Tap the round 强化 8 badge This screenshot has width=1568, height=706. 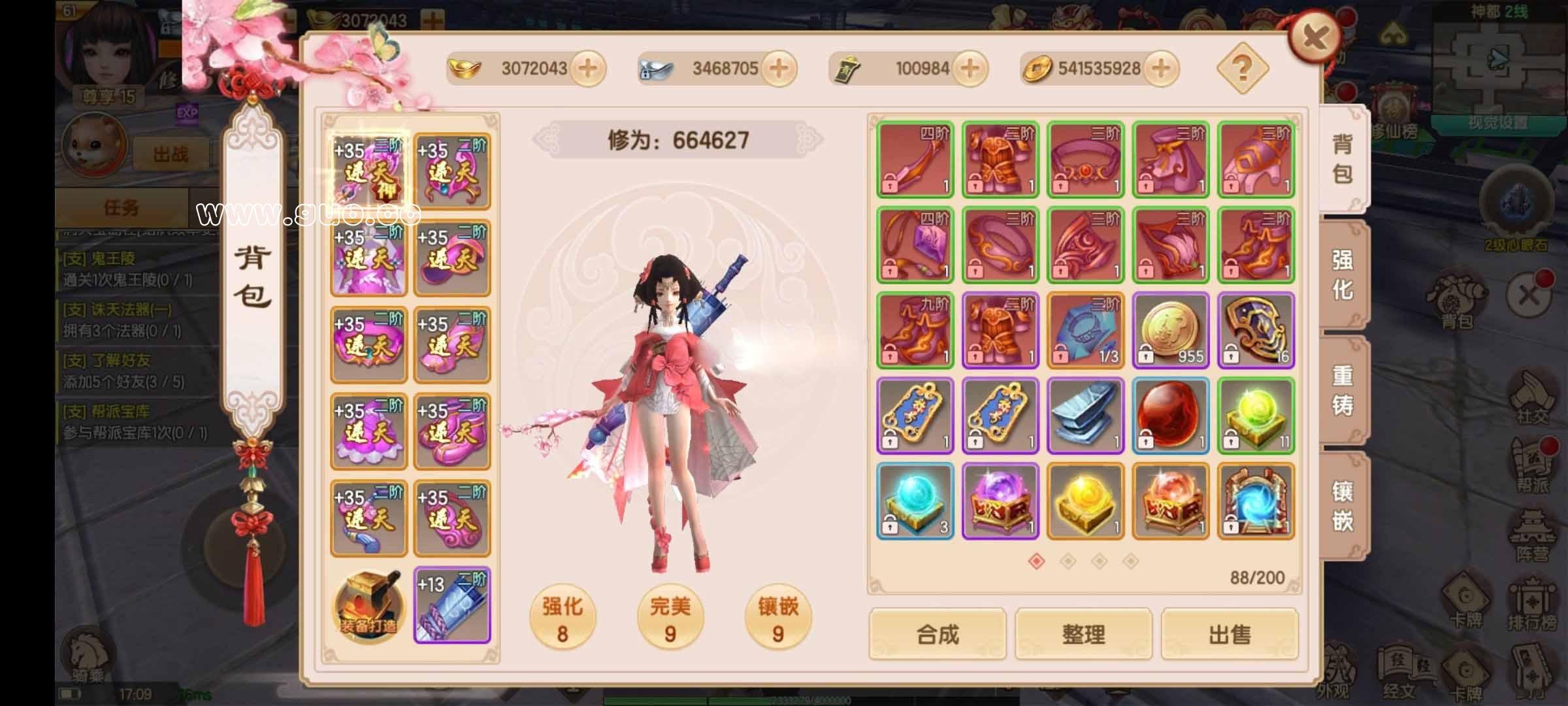point(562,618)
